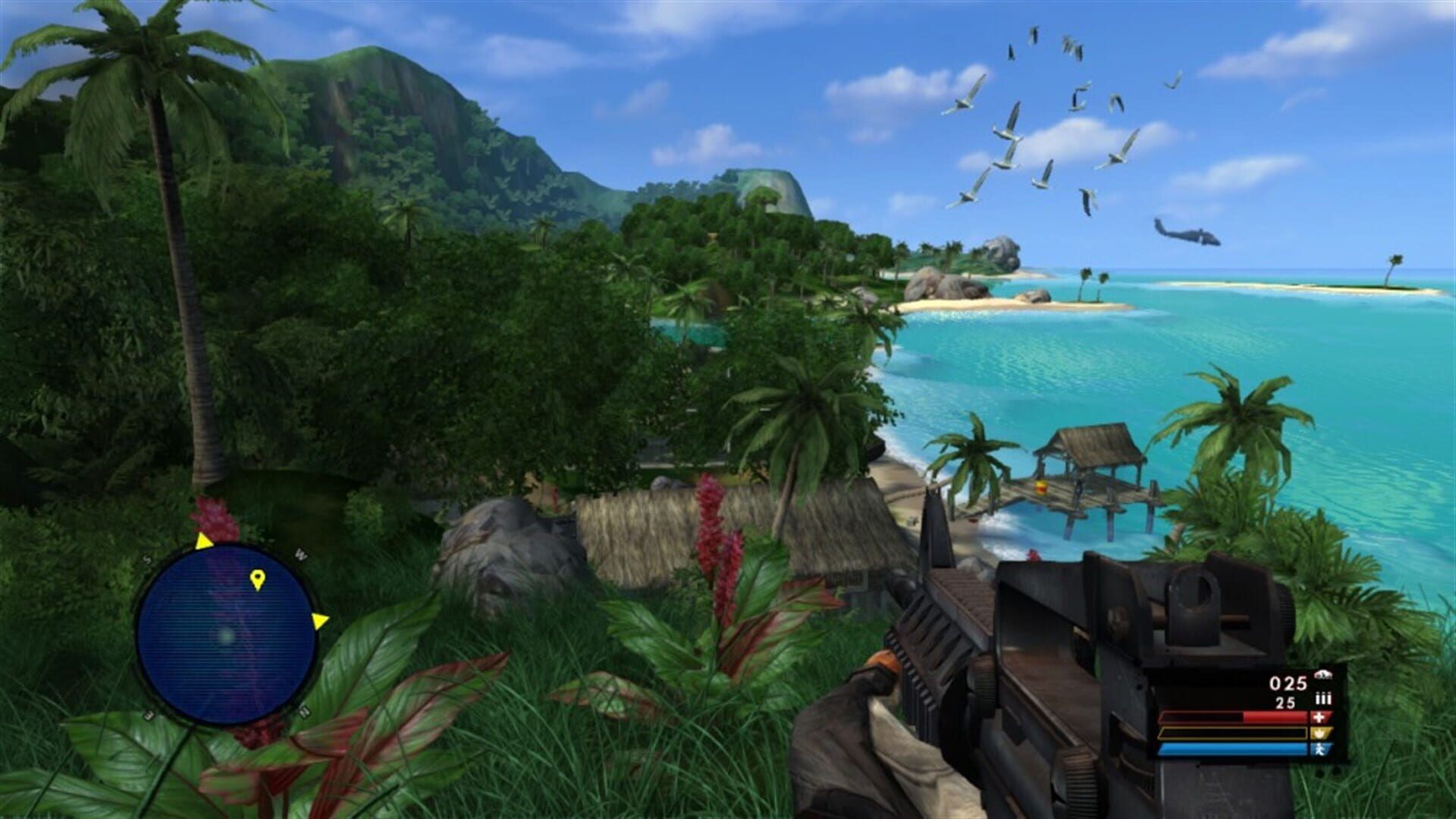The width and height of the screenshot is (1456, 819).
Task: Click the yellow triangle marker on the minimap's right edge
Action: pyautogui.click(x=322, y=620)
